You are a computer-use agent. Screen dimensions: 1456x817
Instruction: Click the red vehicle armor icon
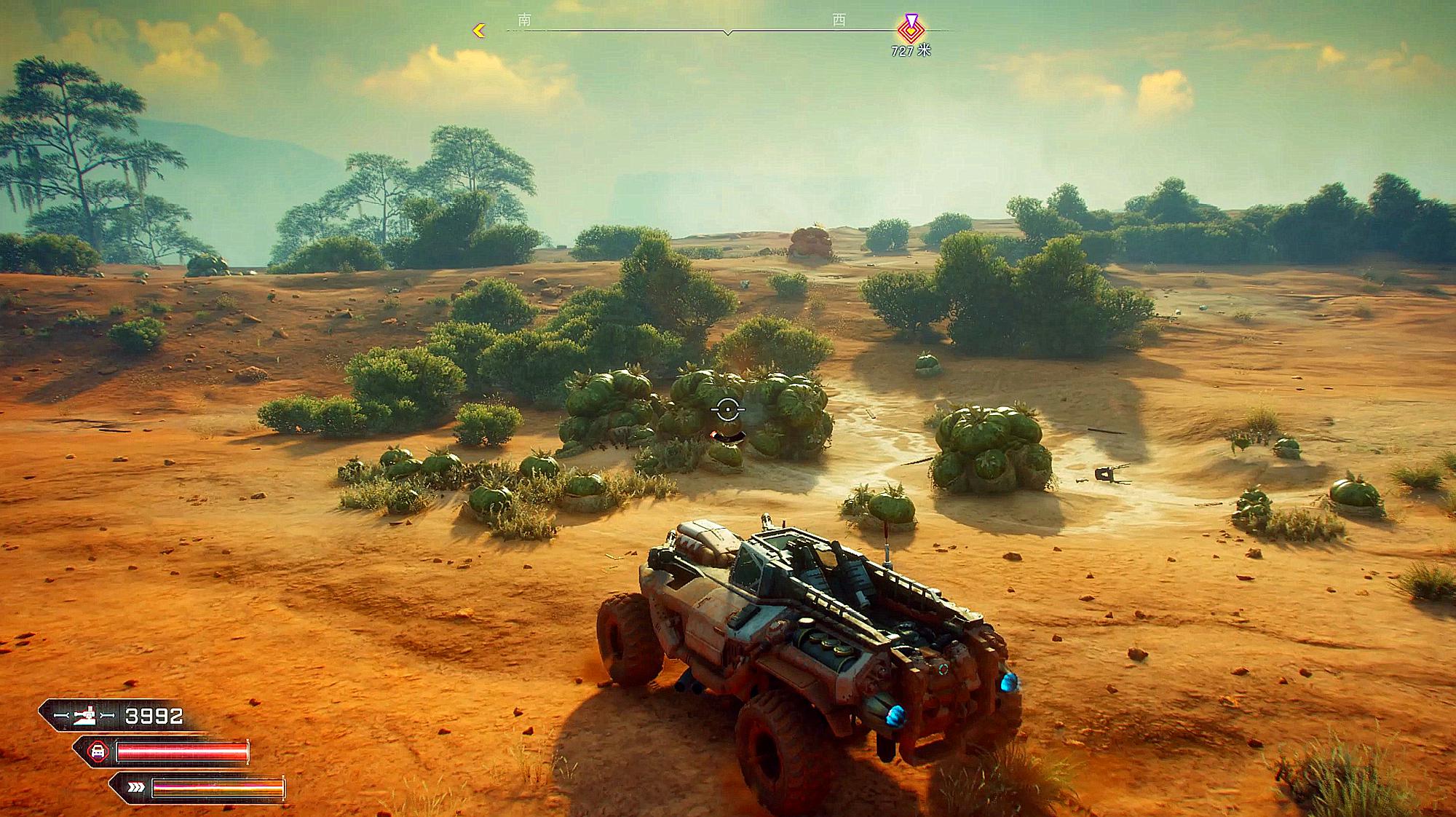pos(98,751)
